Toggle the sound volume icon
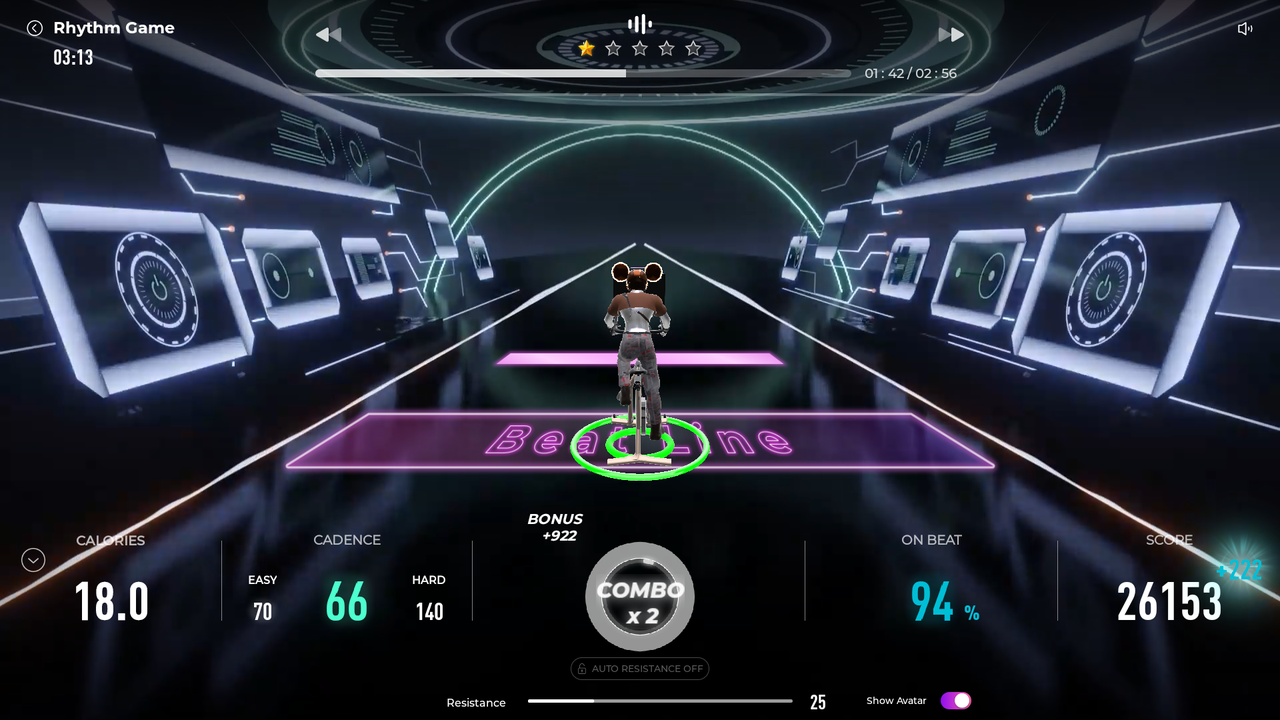This screenshot has height=720, width=1280. click(x=1245, y=29)
